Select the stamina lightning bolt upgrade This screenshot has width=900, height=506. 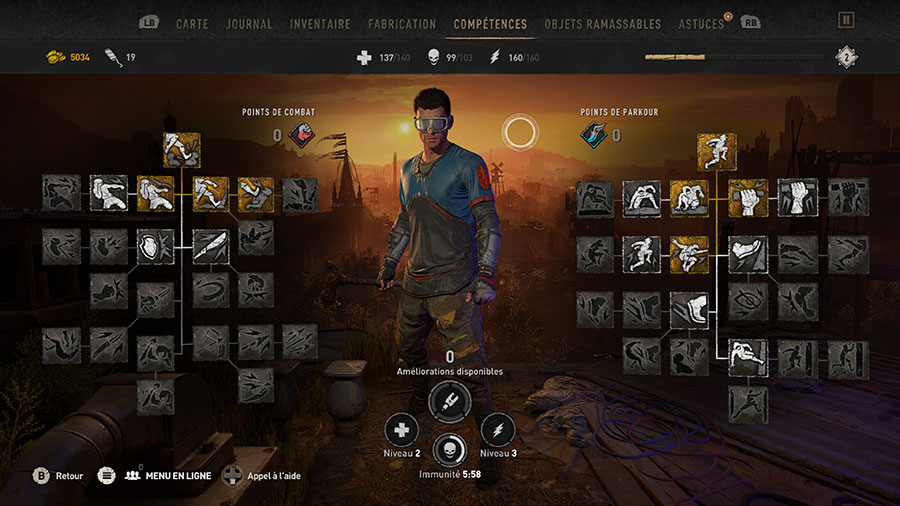click(x=497, y=430)
